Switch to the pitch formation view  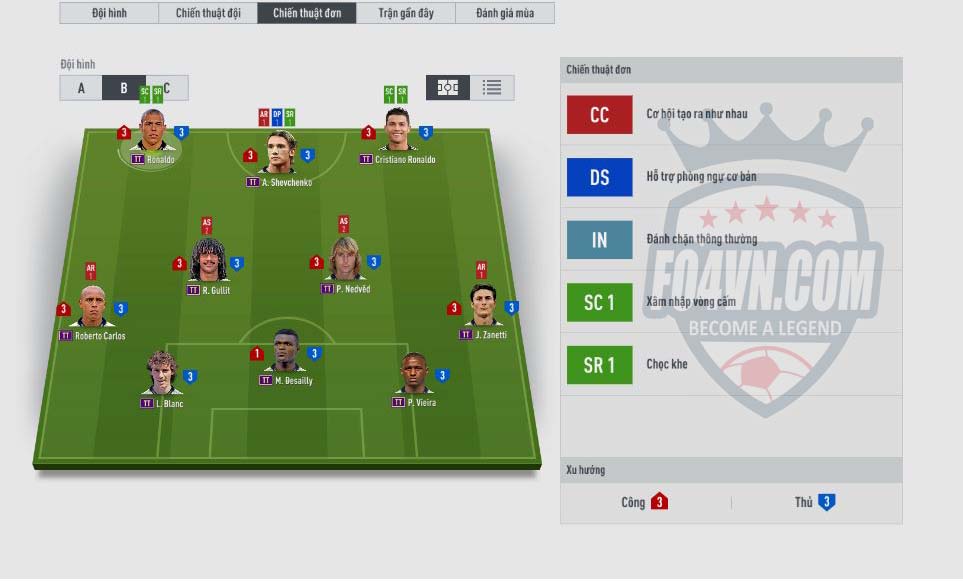click(448, 87)
